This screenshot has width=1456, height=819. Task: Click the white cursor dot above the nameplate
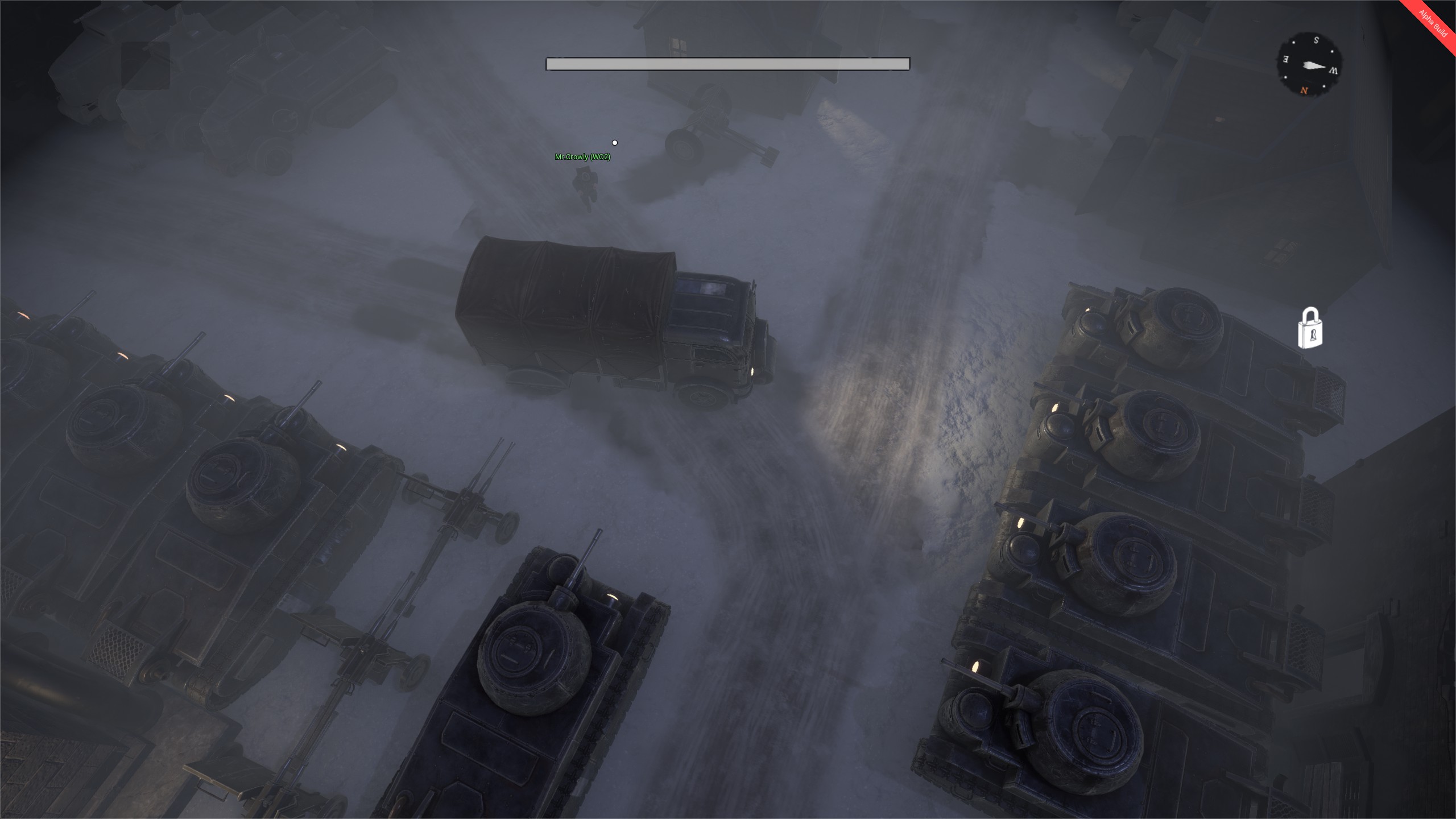(x=615, y=143)
